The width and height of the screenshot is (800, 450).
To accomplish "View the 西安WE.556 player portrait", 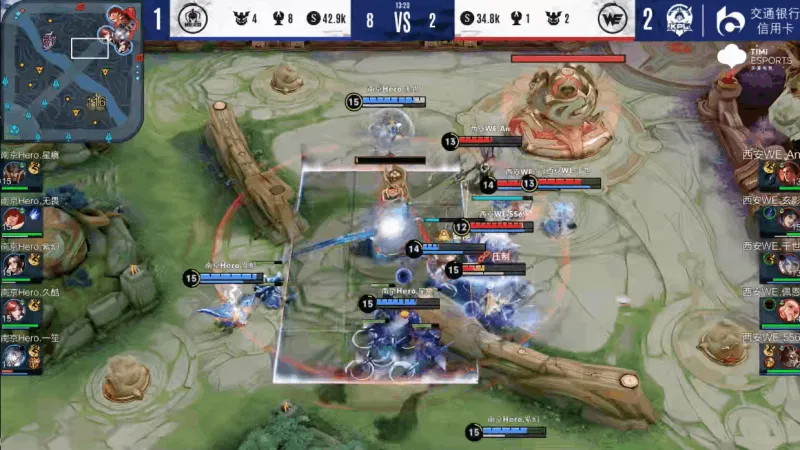I will [783, 356].
